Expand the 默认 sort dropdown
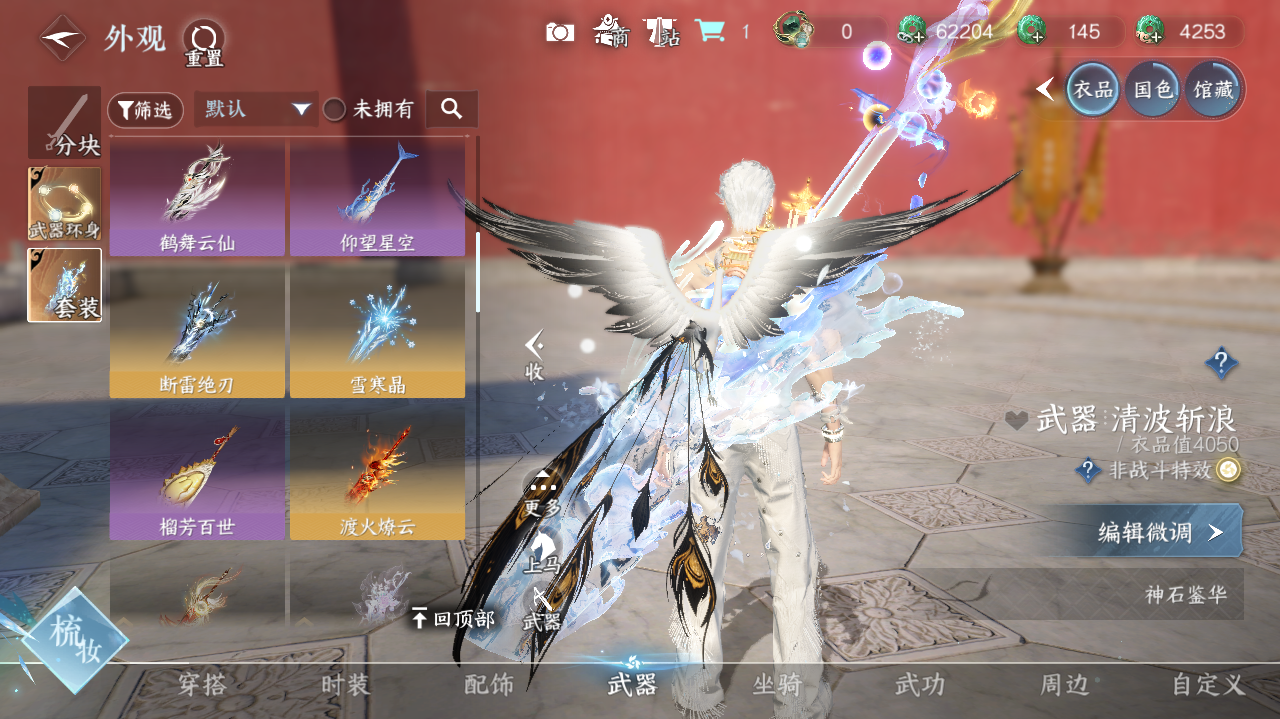The width and height of the screenshot is (1280, 719). tap(255, 109)
